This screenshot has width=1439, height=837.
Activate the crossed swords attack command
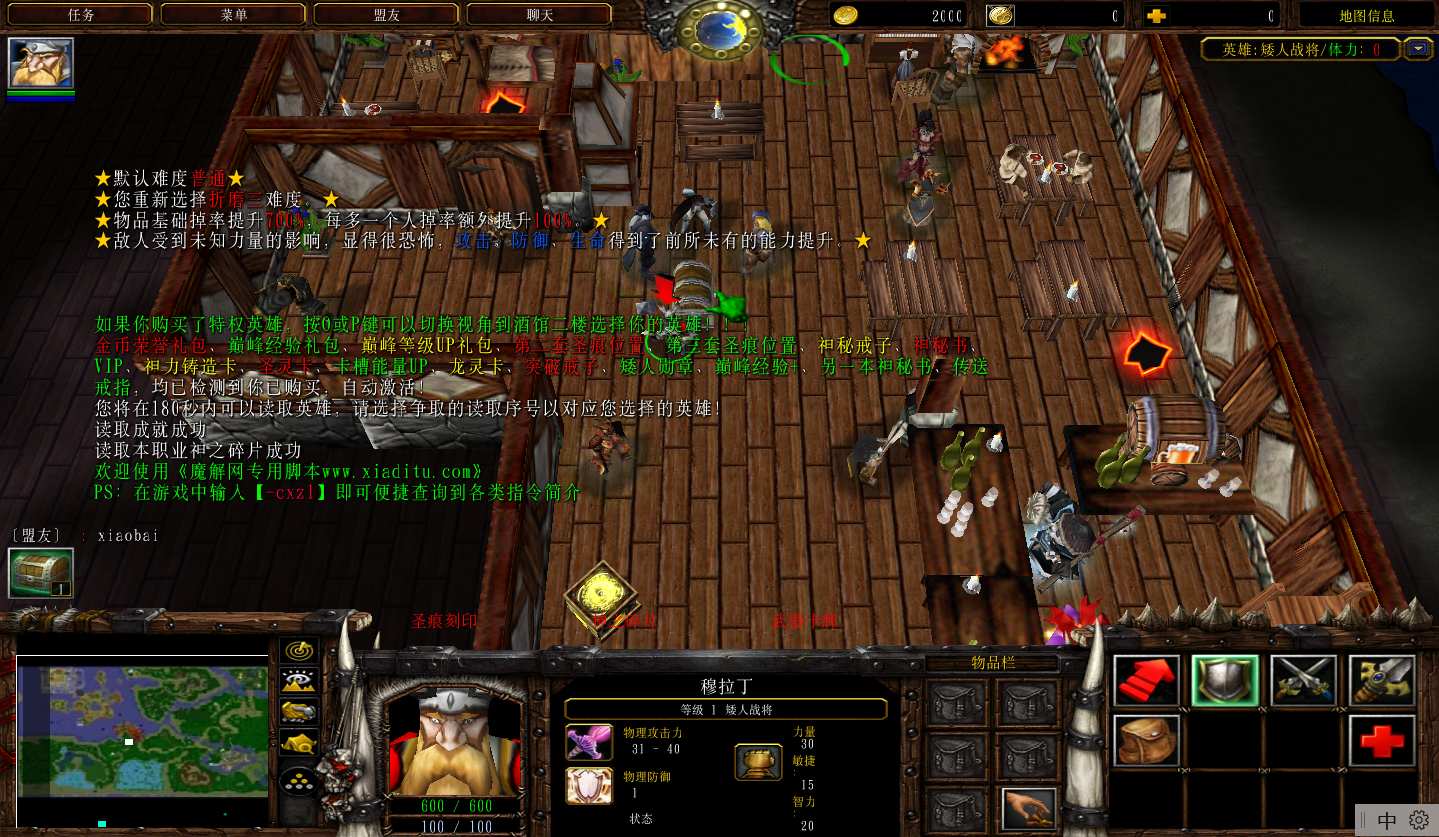click(1304, 681)
